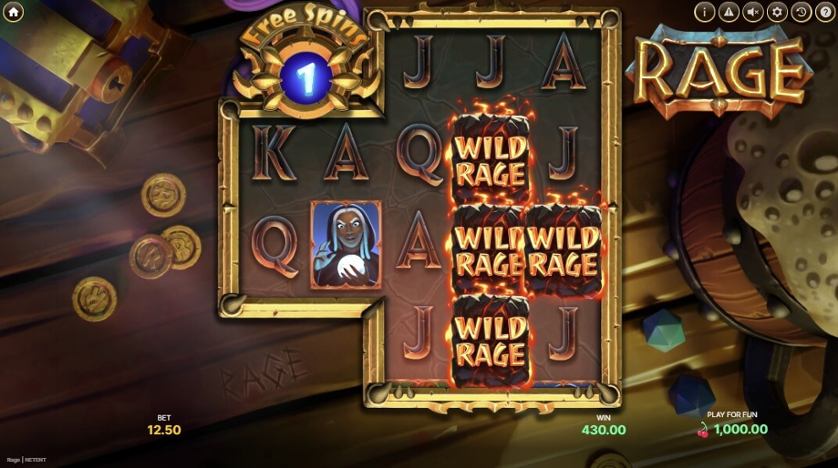838x468 pixels.
Task: View the game history clock
Action: click(x=801, y=12)
